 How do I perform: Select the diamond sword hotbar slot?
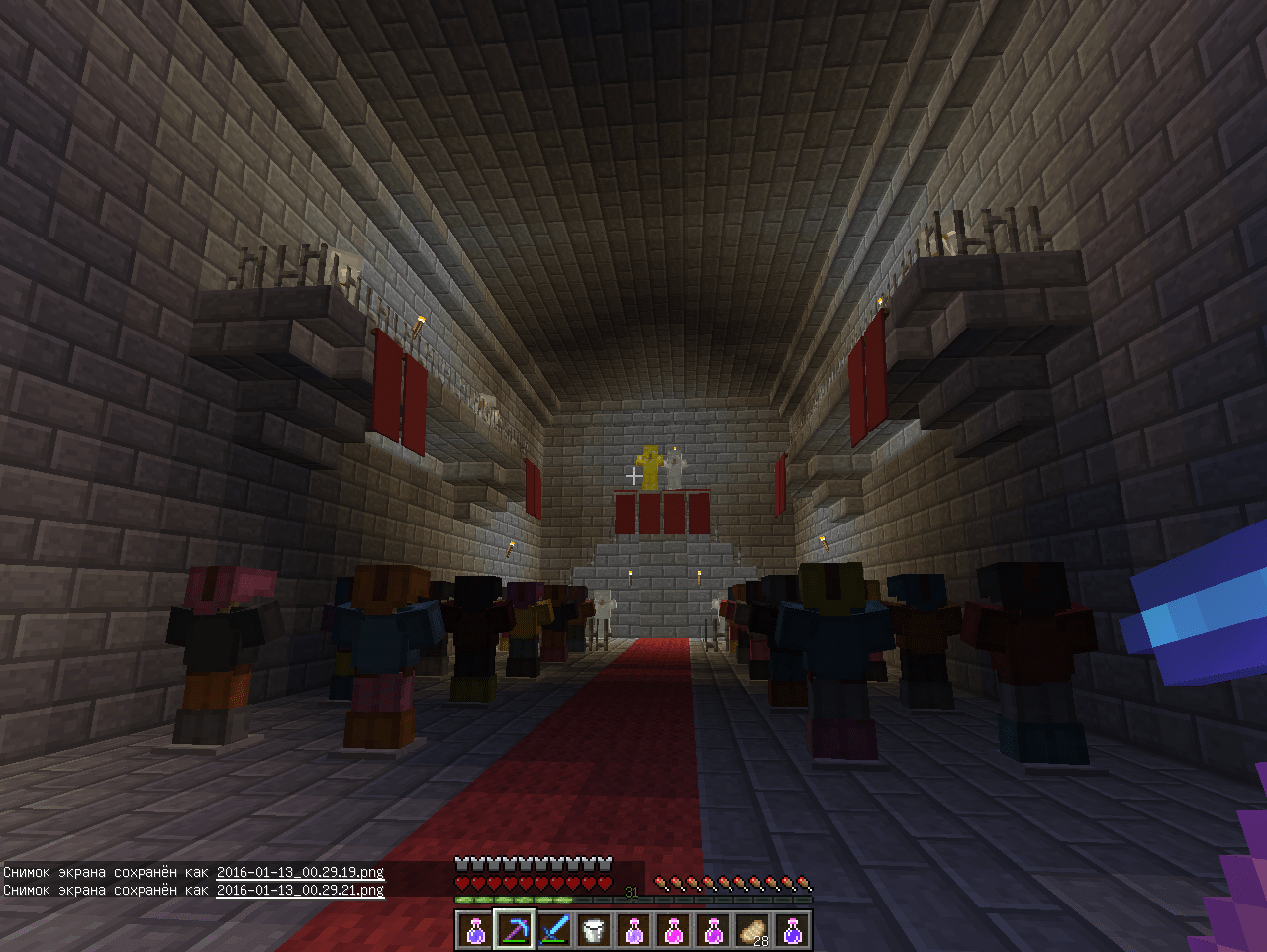554,930
